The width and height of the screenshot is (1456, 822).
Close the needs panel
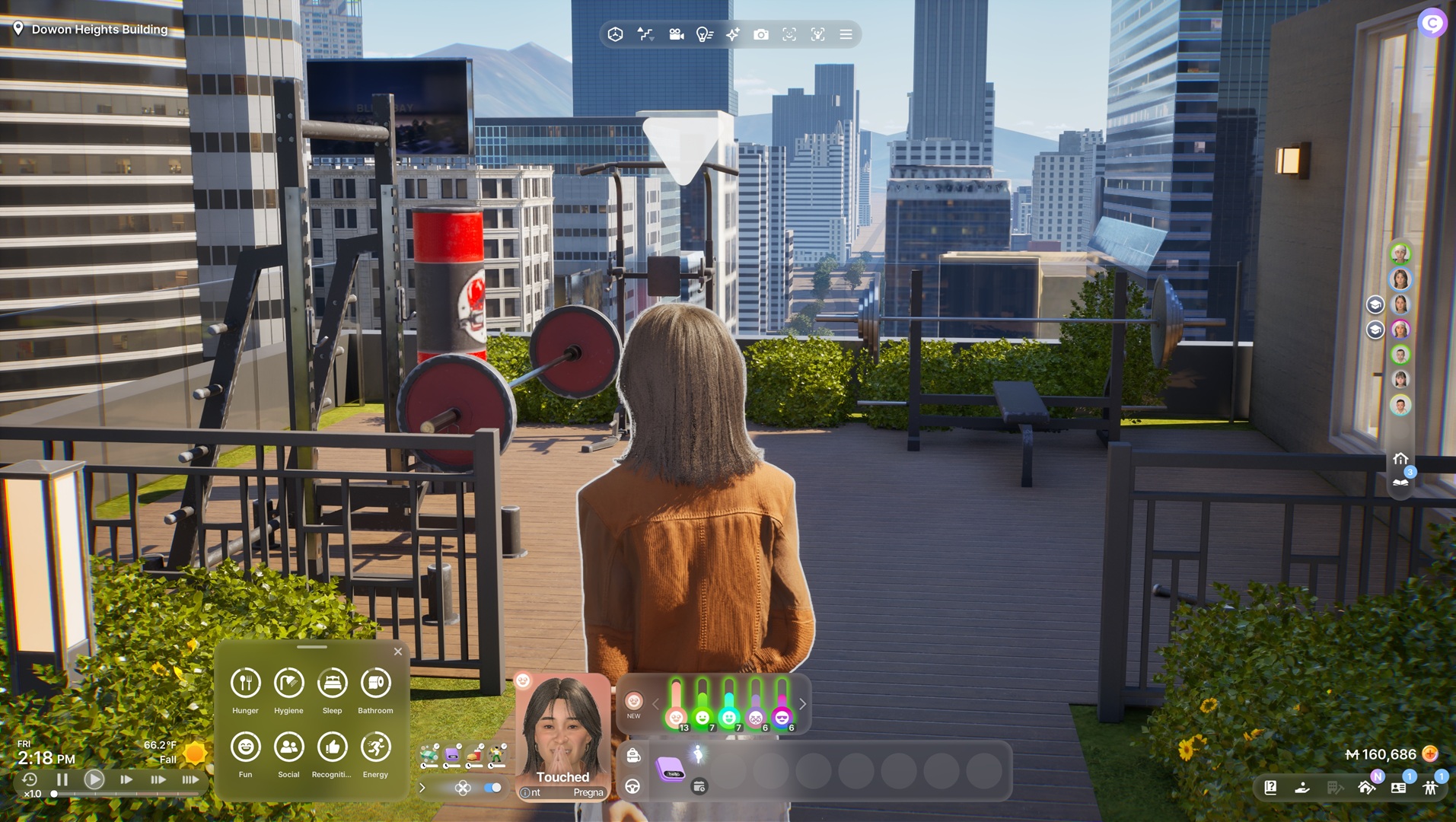[398, 652]
